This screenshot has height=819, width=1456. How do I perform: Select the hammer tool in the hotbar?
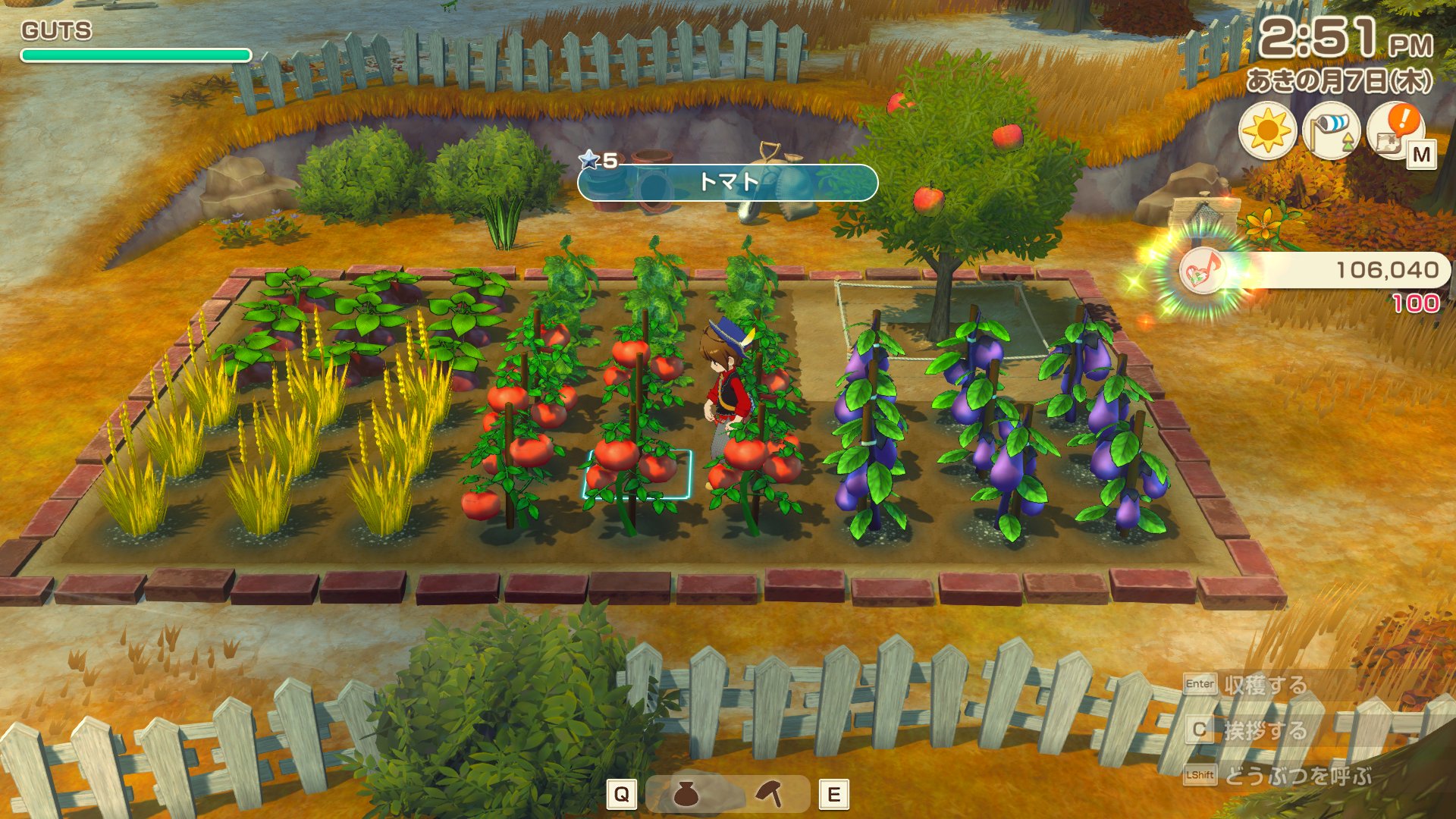[x=770, y=794]
